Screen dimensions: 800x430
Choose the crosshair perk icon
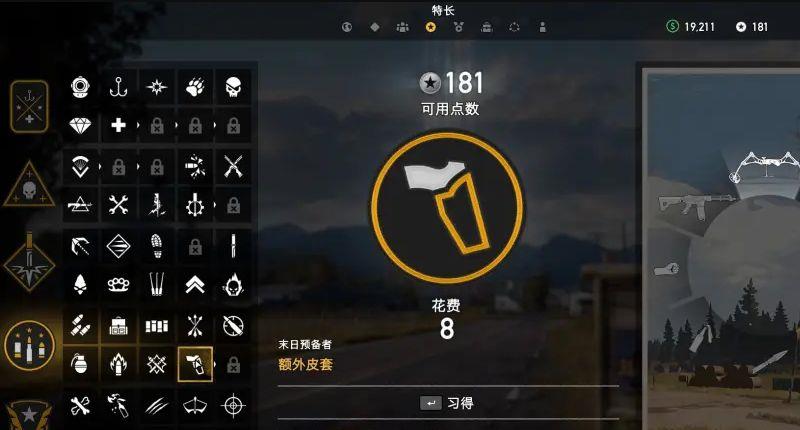(x=233, y=405)
